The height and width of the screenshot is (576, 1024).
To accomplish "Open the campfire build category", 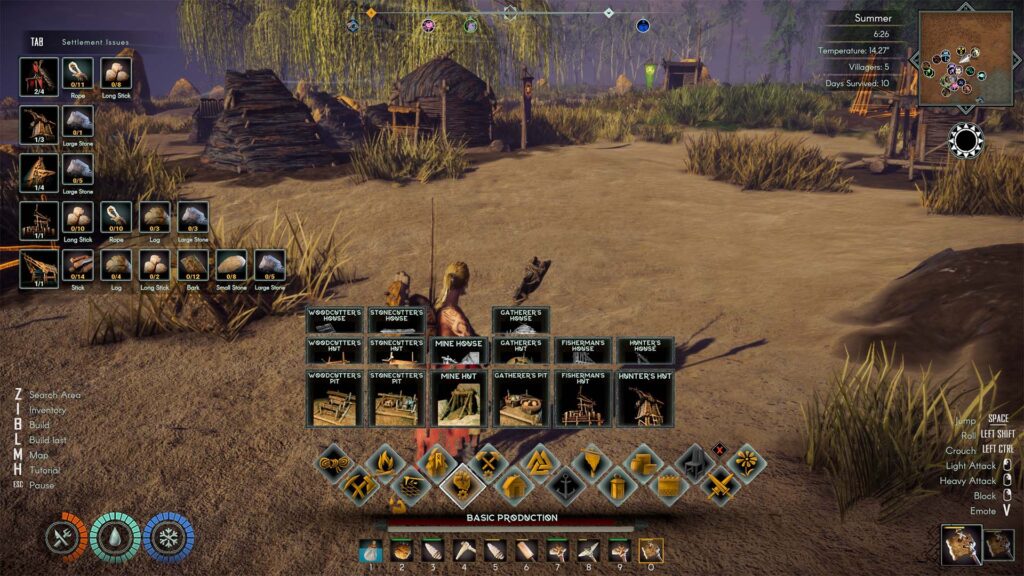I will [x=385, y=463].
